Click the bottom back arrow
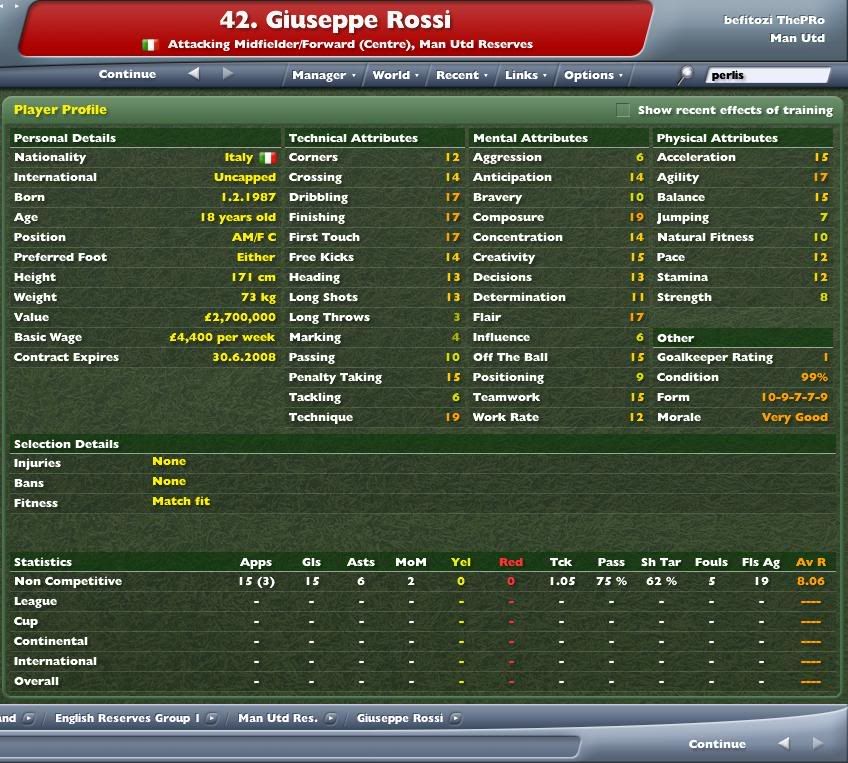Image resolution: width=848 pixels, height=763 pixels. (x=784, y=743)
